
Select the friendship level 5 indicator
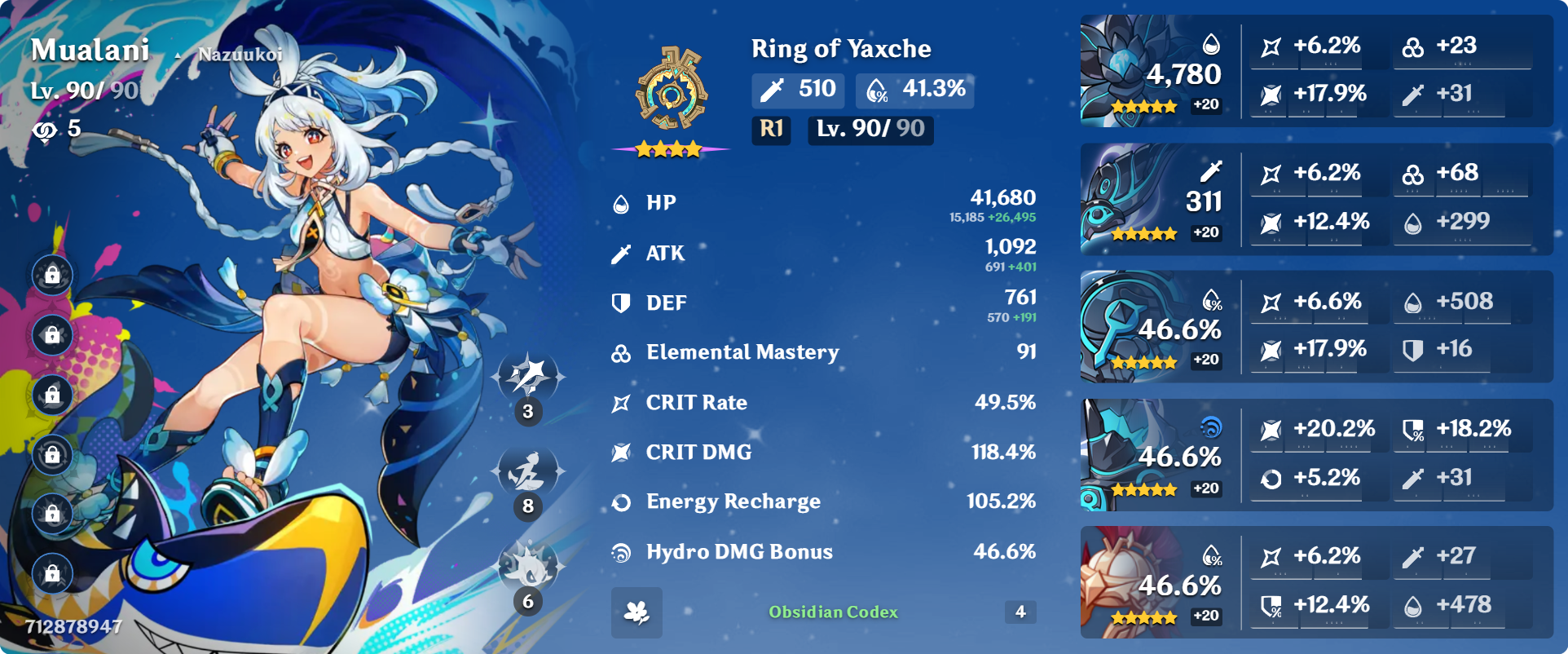[55, 130]
